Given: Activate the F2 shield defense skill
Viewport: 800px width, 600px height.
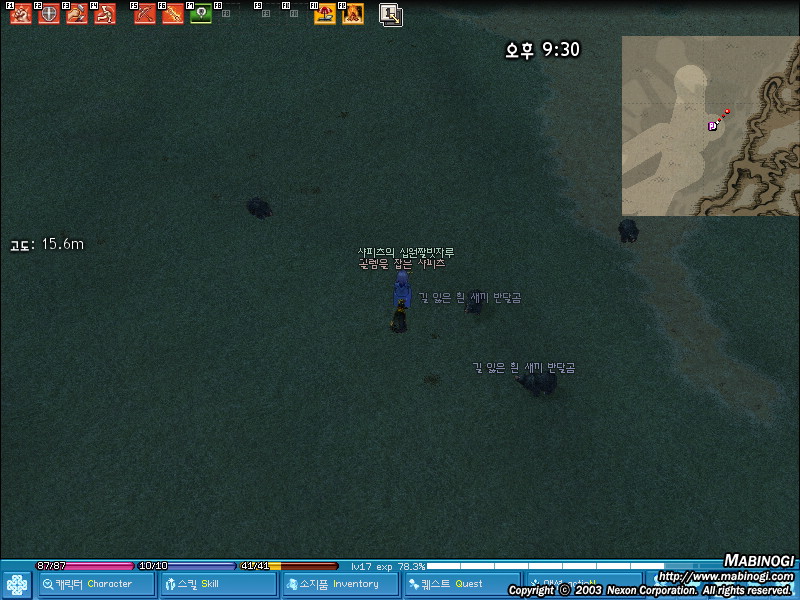Looking at the screenshot, I should click(x=49, y=15).
